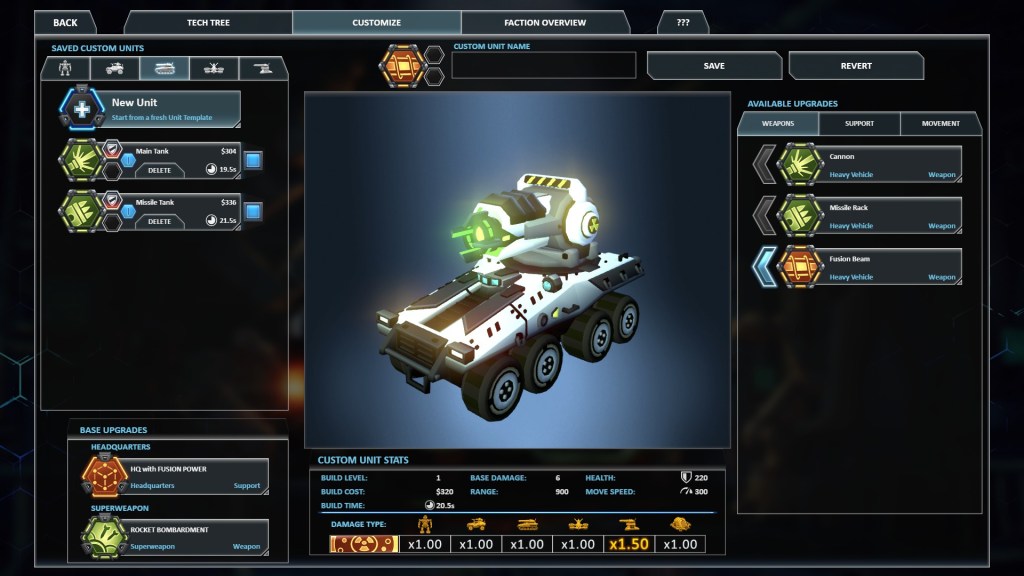
Task: Show the Support upgrades tab
Action: pyautogui.click(x=859, y=124)
